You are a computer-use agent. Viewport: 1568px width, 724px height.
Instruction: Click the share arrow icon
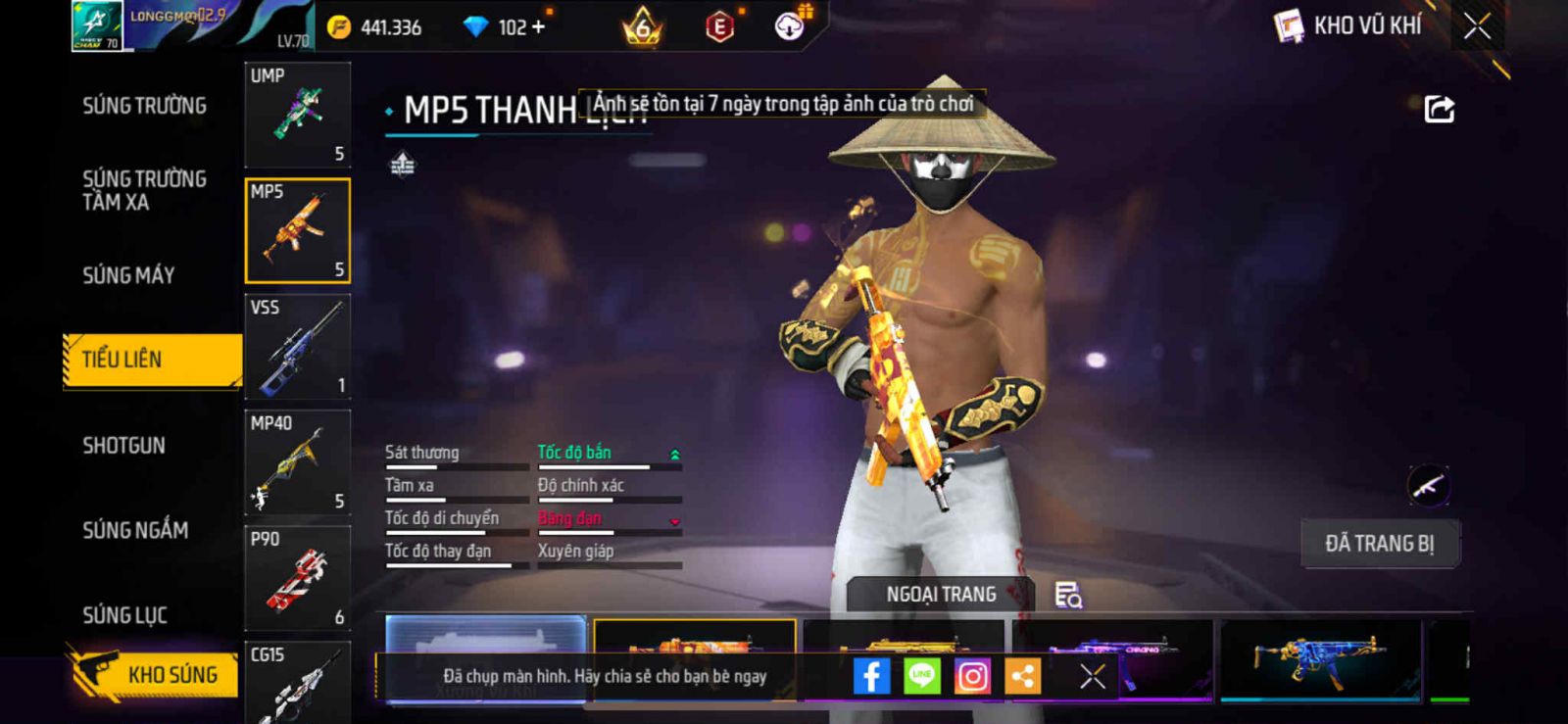tap(1439, 109)
